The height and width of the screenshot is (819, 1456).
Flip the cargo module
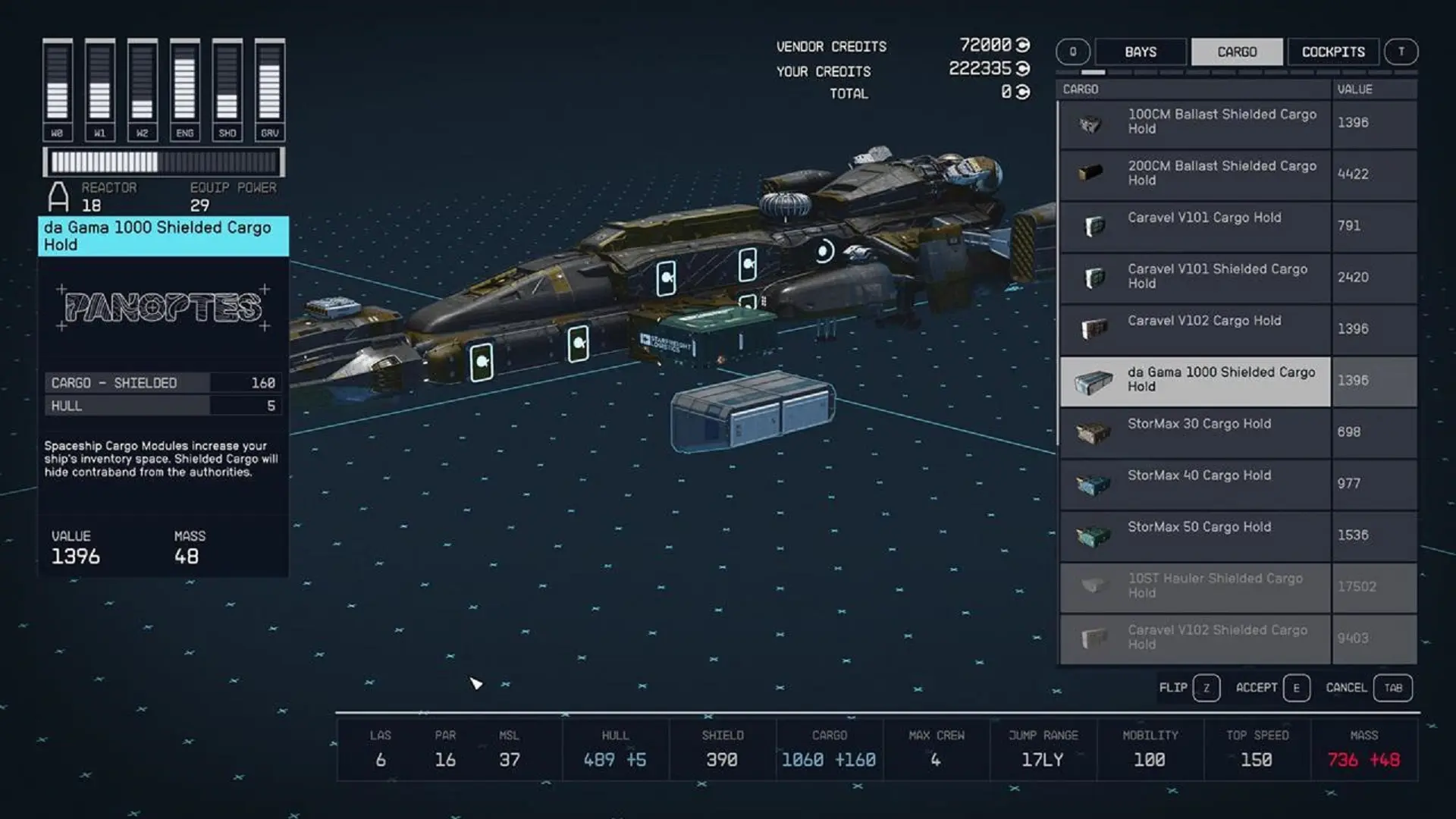(1188, 688)
